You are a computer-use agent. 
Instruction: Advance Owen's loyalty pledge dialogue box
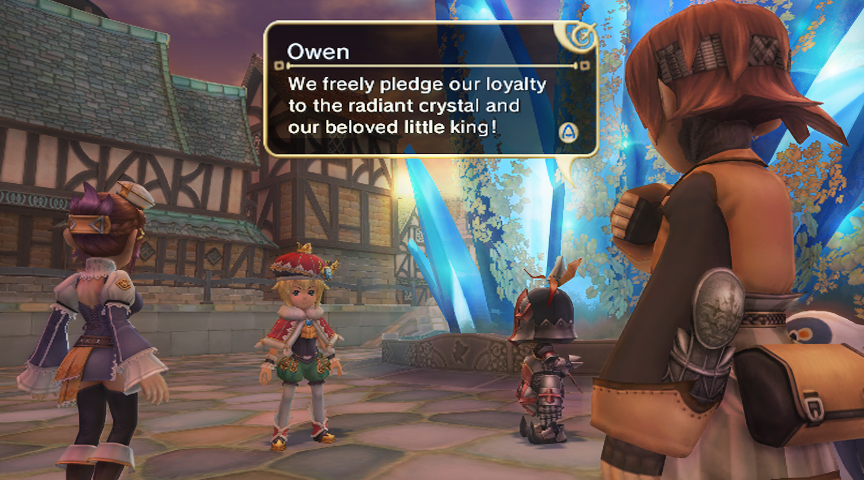[x=569, y=131]
